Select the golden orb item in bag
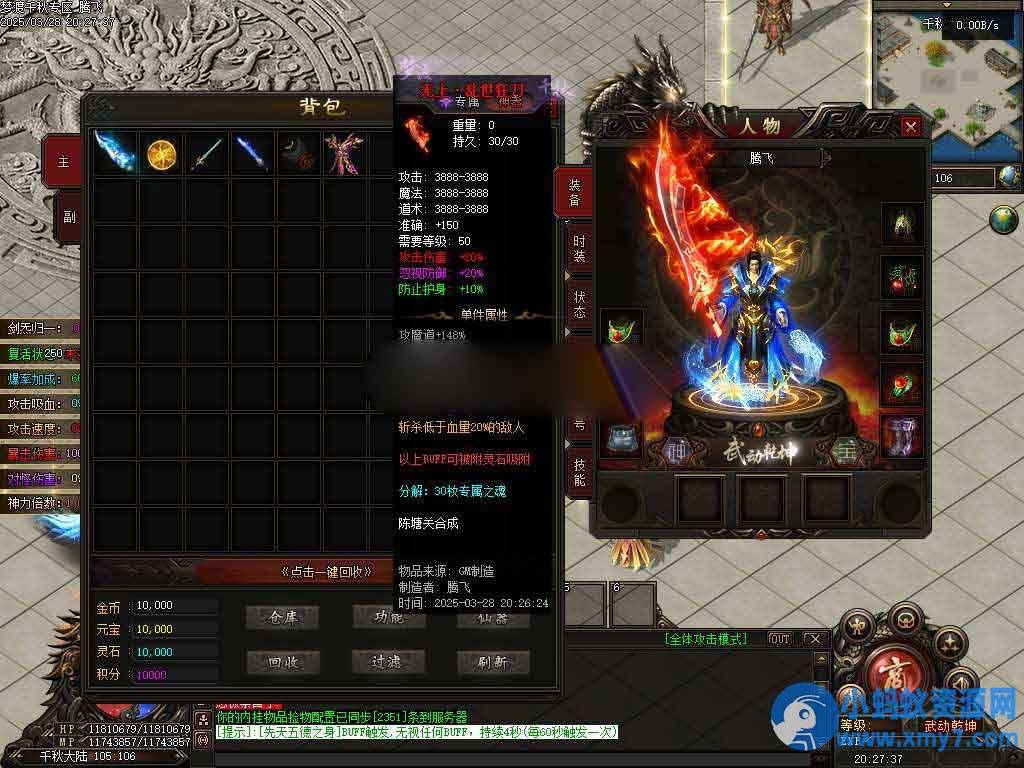Screen dimensions: 1024x768 161,154
